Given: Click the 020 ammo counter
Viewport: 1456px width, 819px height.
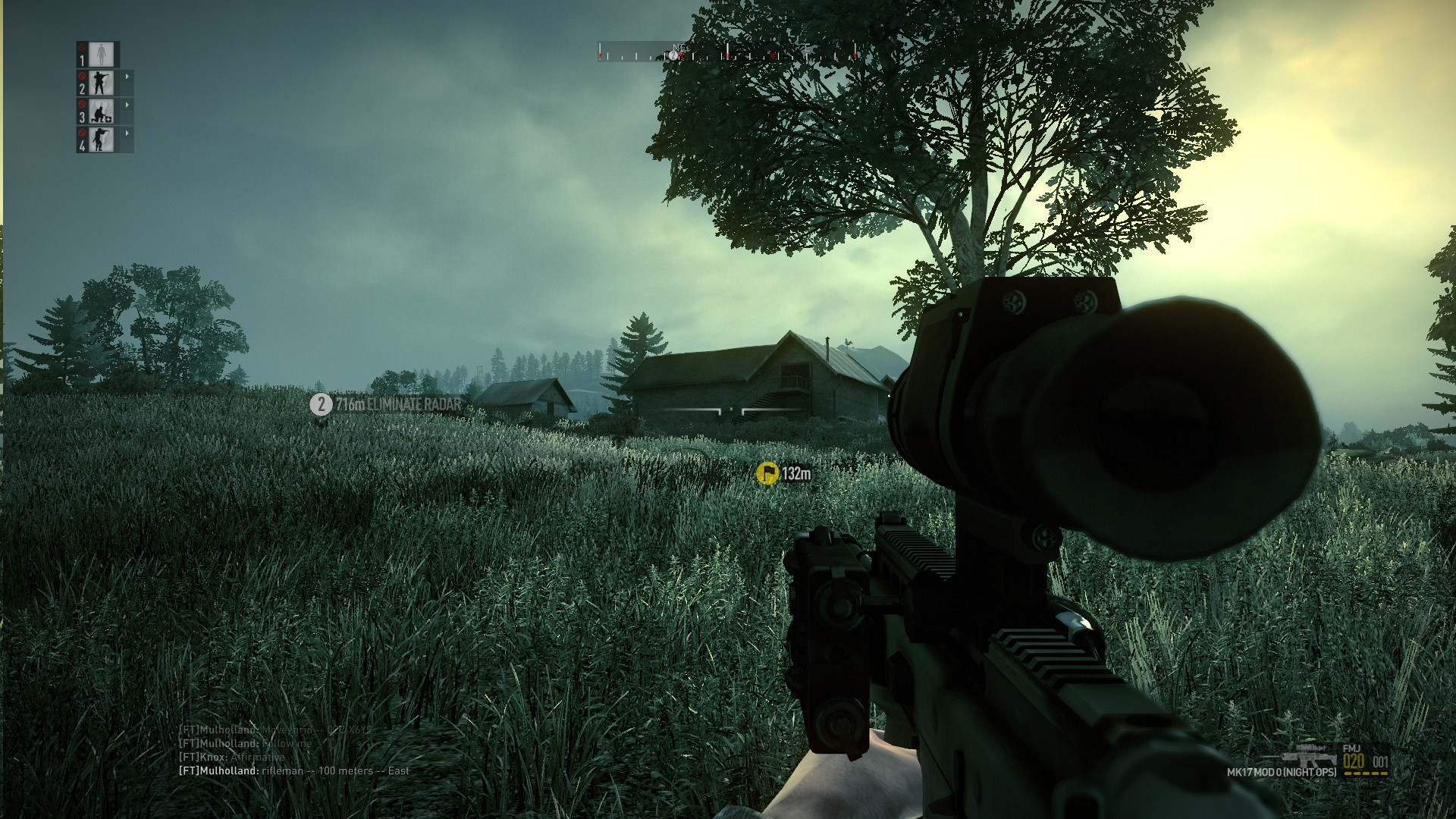Looking at the screenshot, I should (1354, 761).
